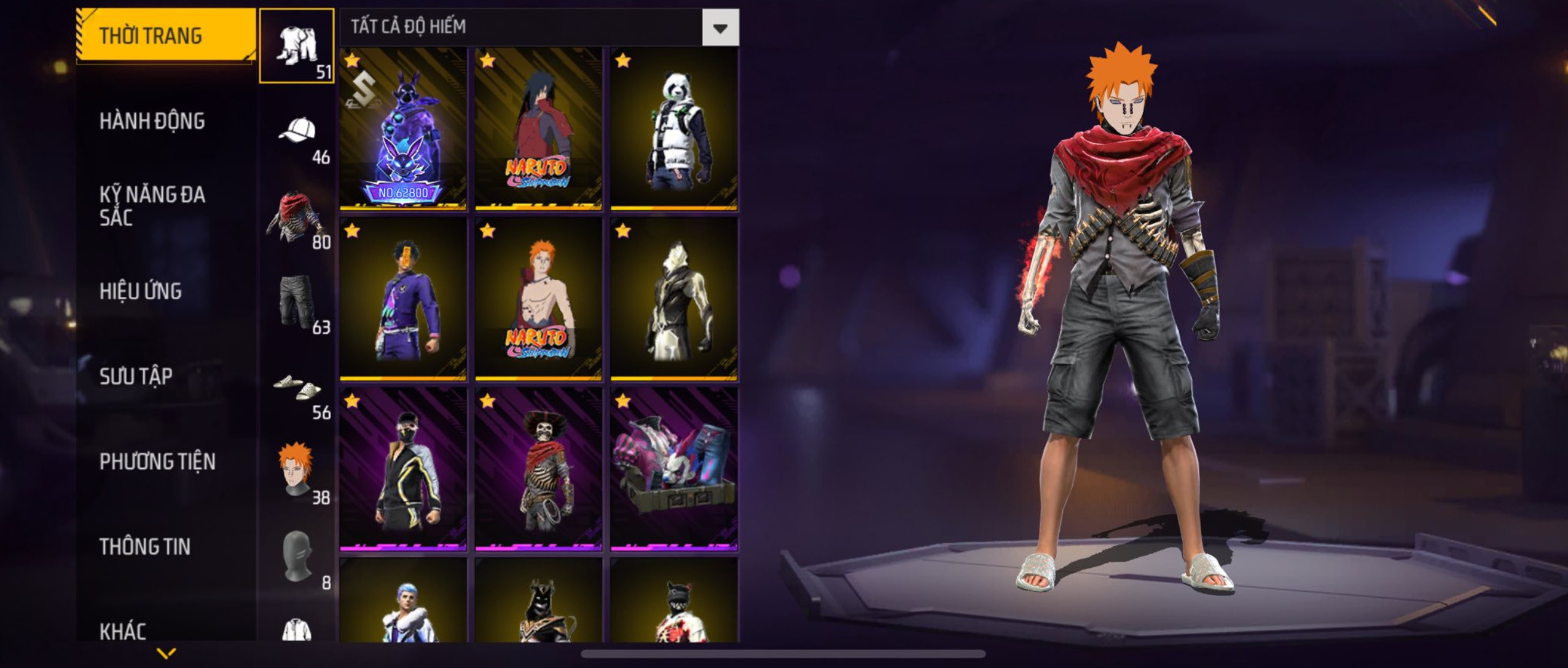Go to the Sưu Tập tab
This screenshot has height=668, width=1568.
136,376
